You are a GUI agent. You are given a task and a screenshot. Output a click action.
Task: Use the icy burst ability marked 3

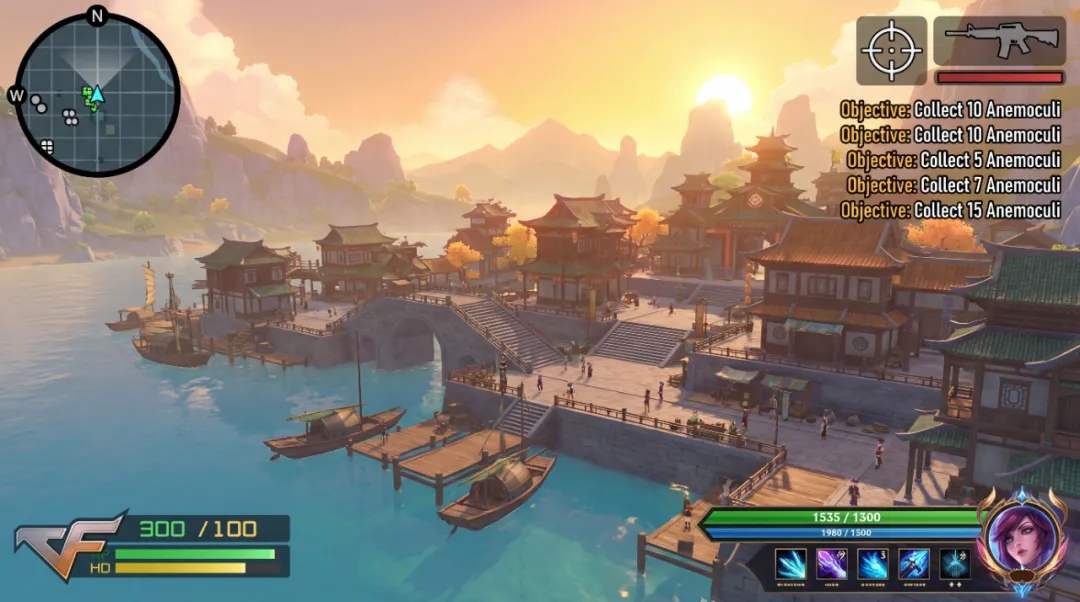(x=873, y=564)
